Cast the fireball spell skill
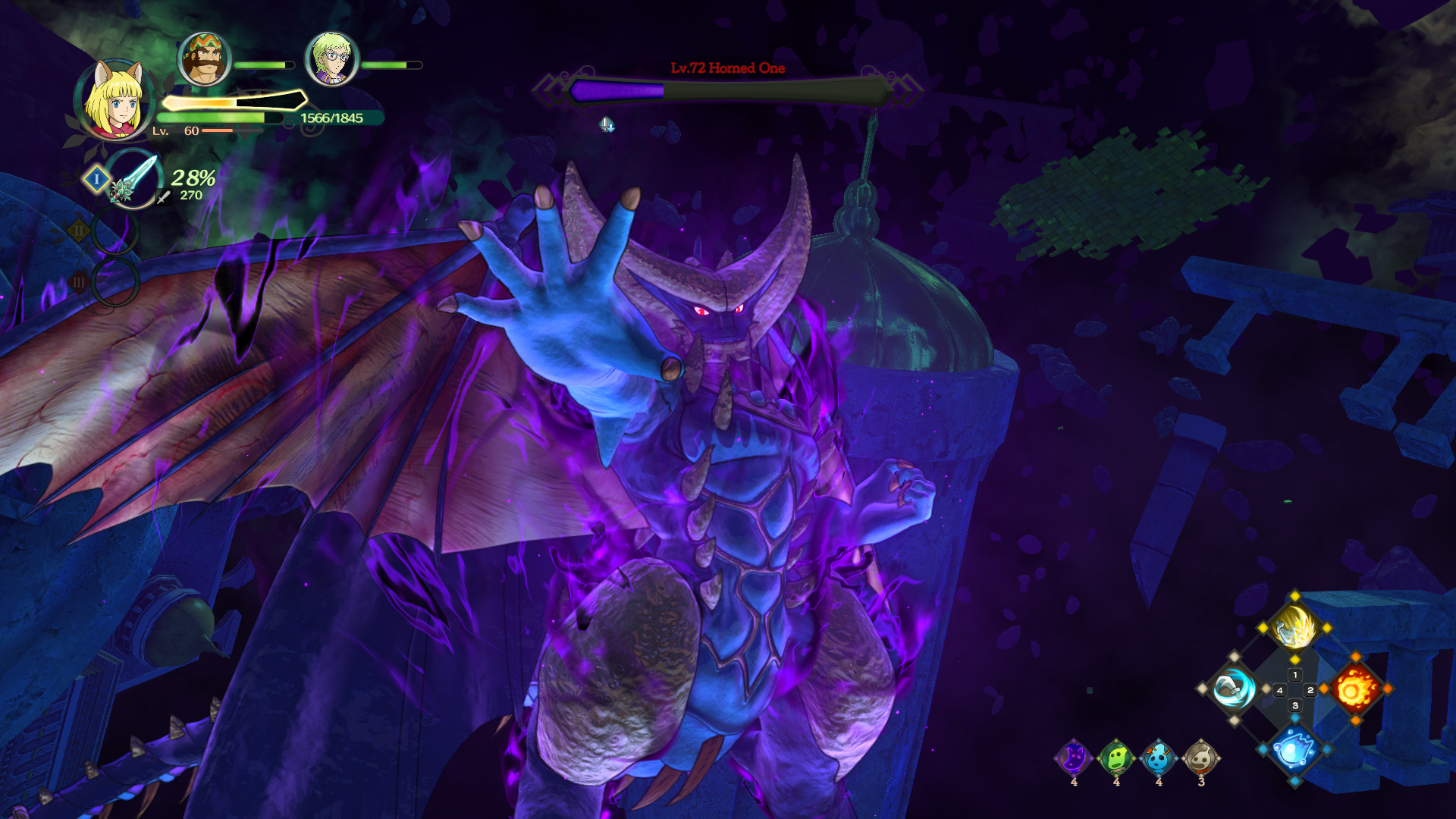The height and width of the screenshot is (819, 1456). click(x=1355, y=689)
